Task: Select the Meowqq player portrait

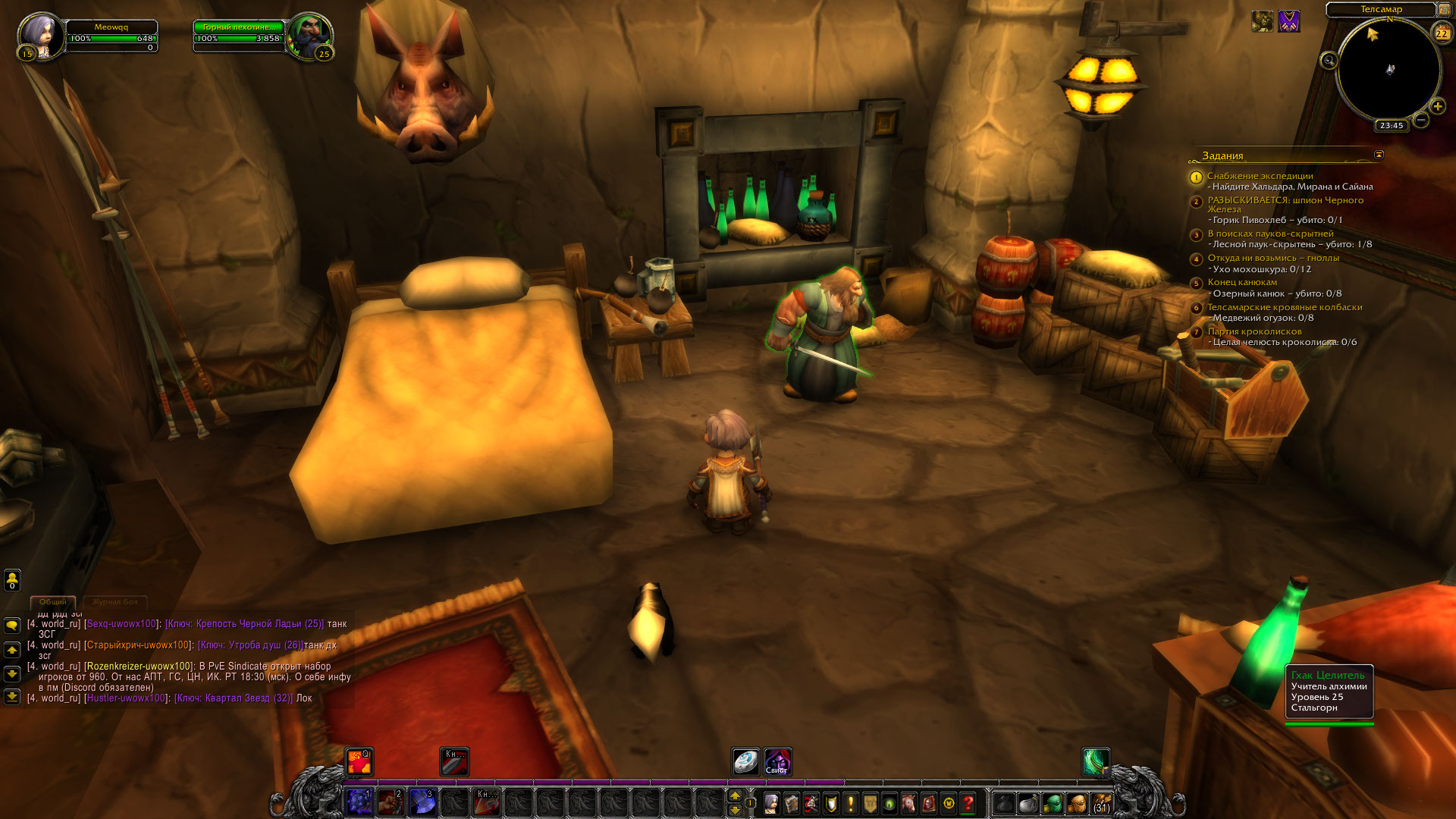Action: click(x=39, y=34)
